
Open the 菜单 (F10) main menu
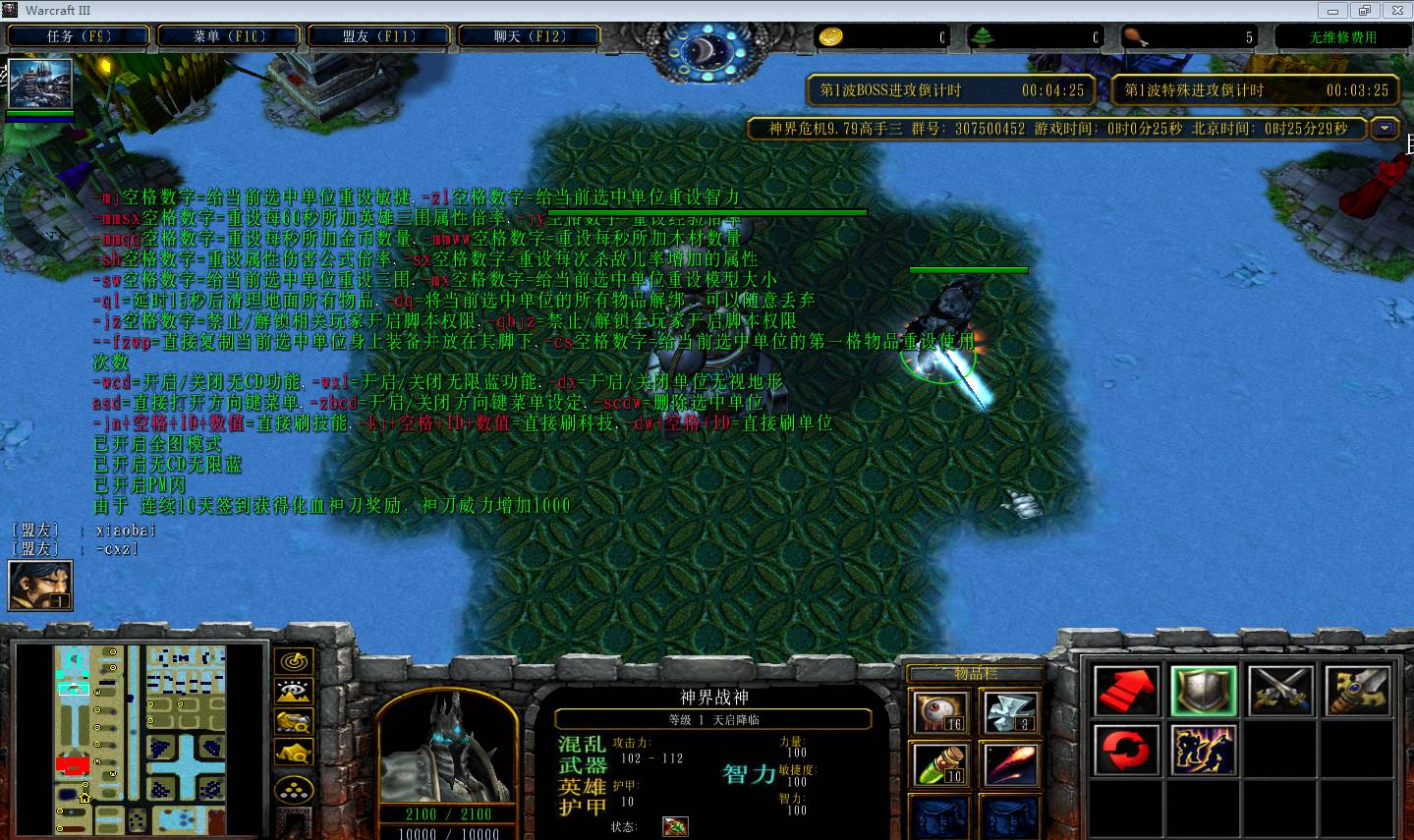coord(229,36)
